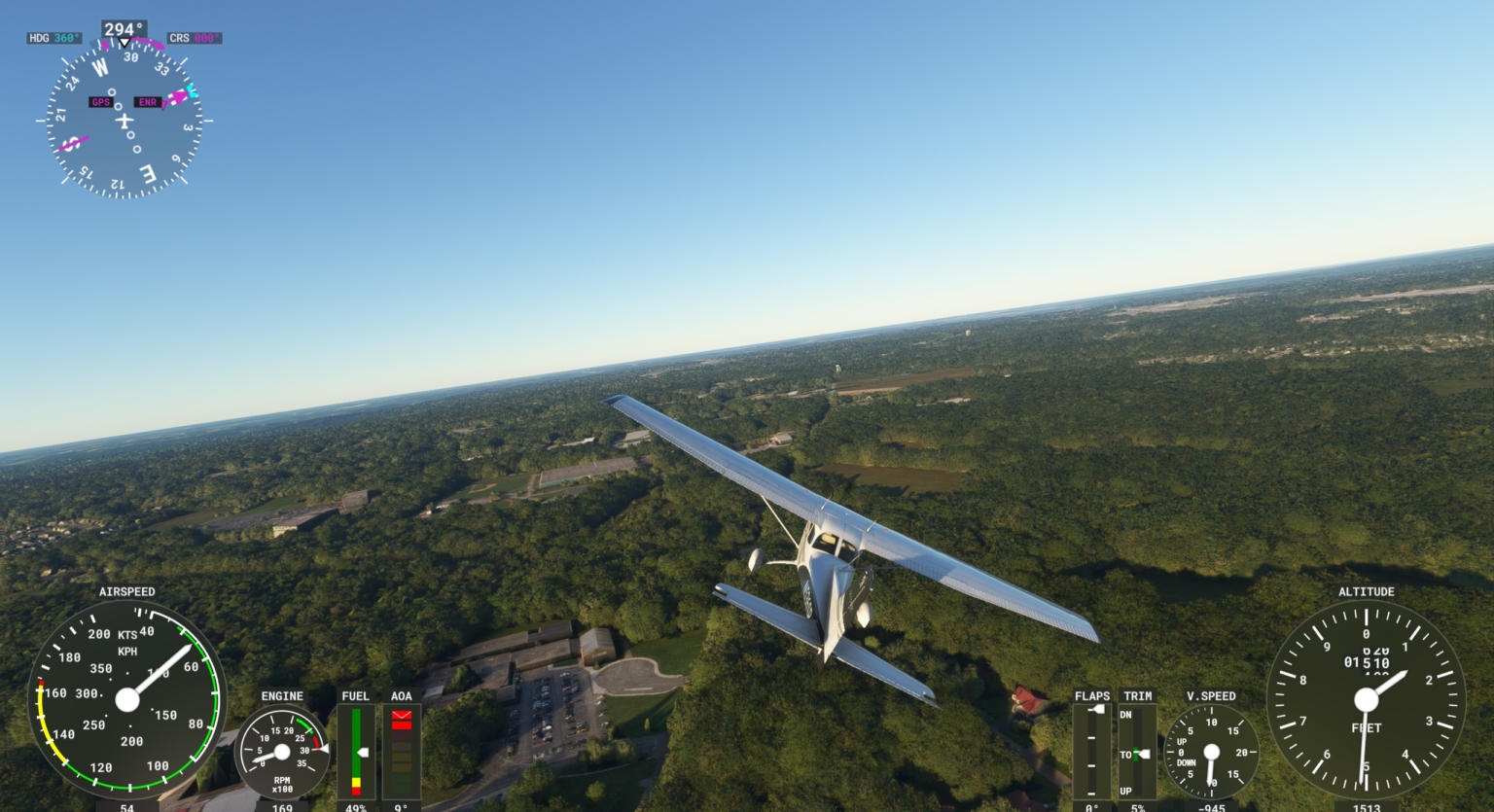Select the aircraft symbol inside the compass

125,120
